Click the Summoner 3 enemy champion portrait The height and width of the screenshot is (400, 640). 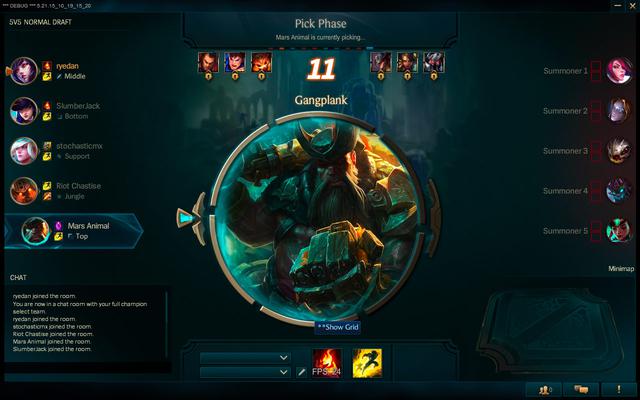[x=618, y=150]
